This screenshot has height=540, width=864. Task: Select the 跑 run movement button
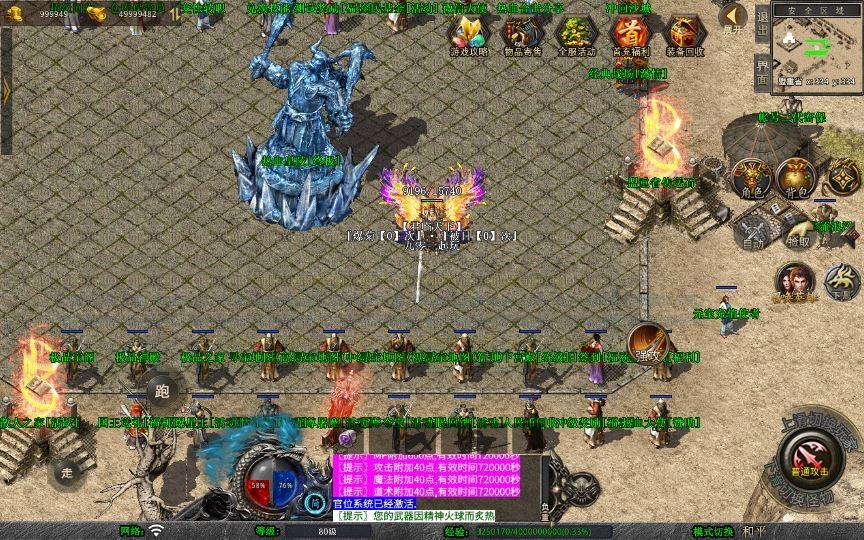pyautogui.click(x=163, y=391)
